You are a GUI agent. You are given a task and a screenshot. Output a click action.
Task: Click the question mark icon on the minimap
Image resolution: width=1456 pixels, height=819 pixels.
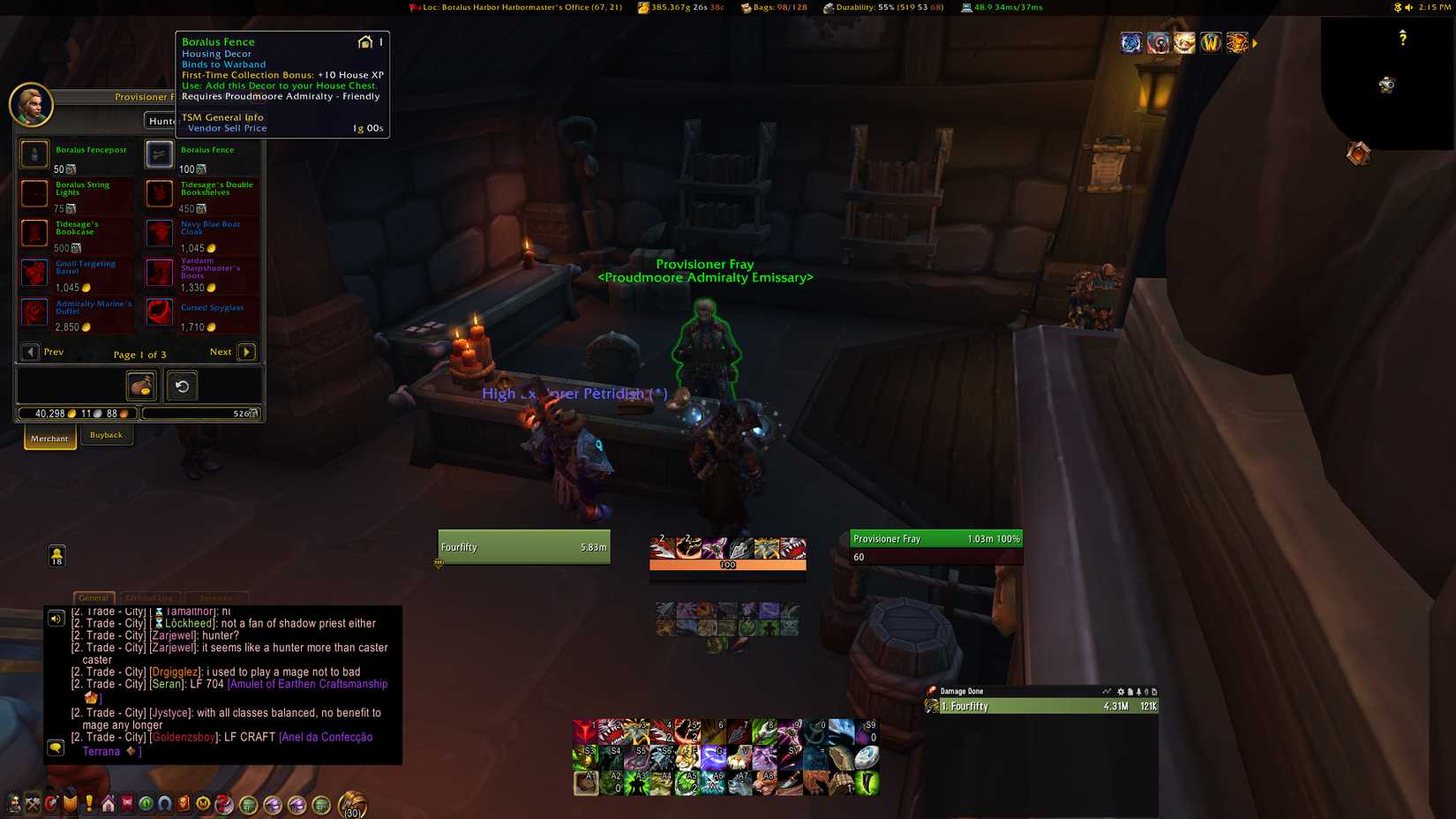(1403, 39)
